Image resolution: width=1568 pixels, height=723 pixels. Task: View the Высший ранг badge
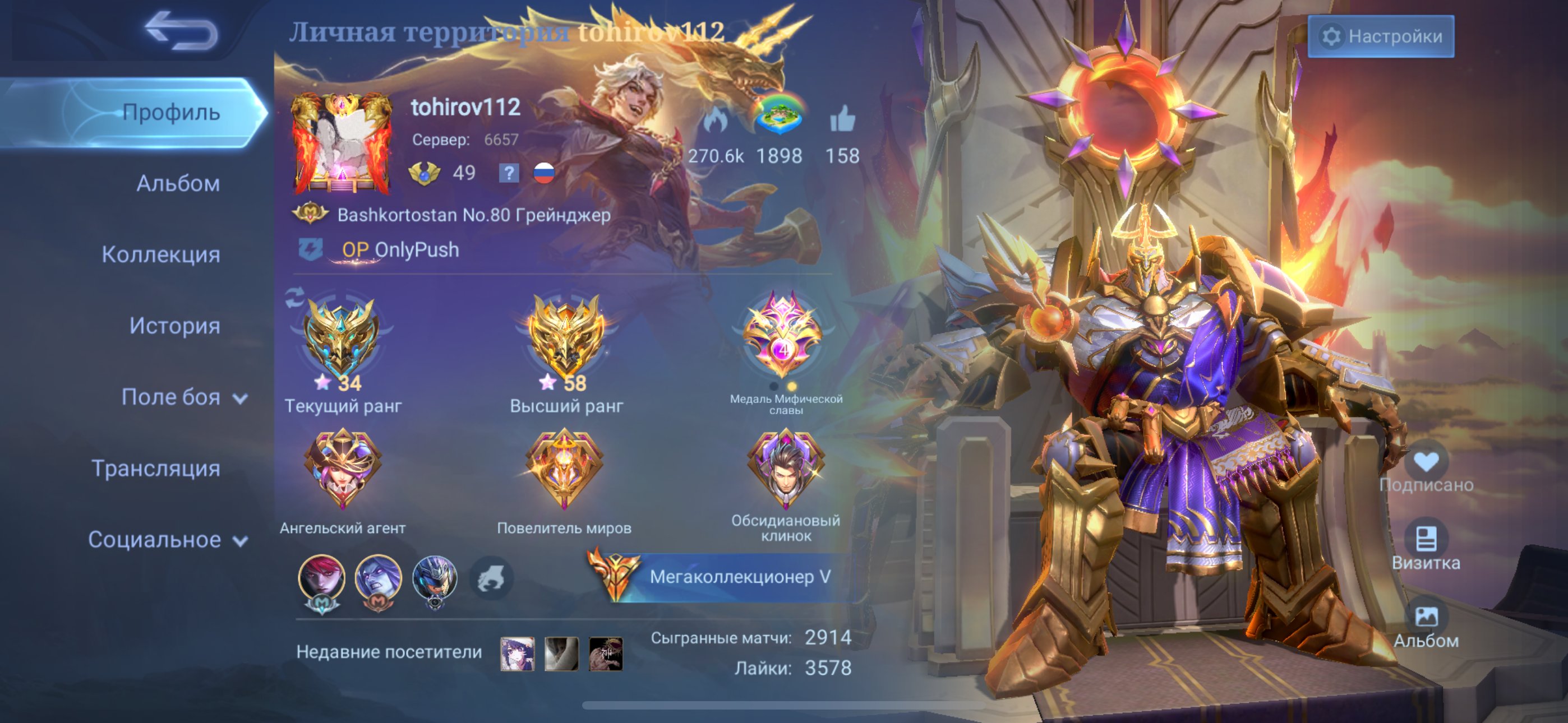click(x=565, y=338)
